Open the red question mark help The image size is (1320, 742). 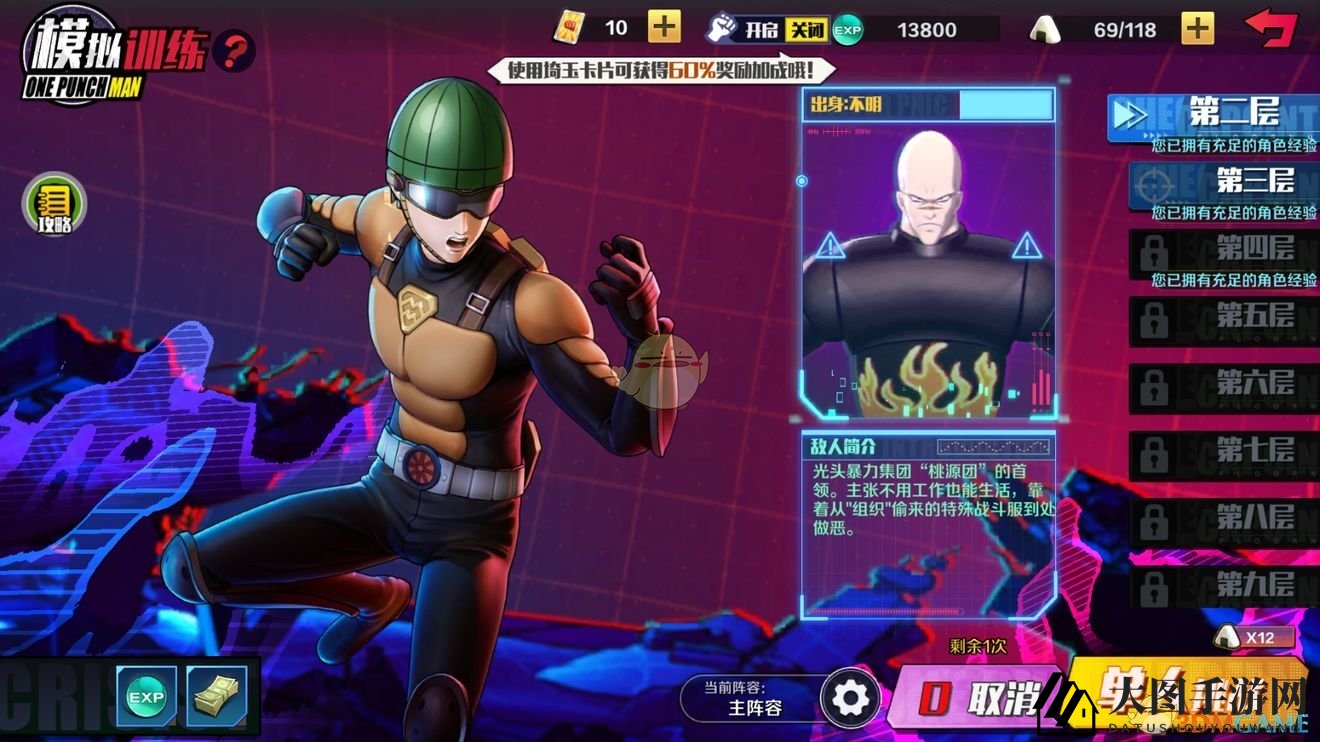click(234, 50)
